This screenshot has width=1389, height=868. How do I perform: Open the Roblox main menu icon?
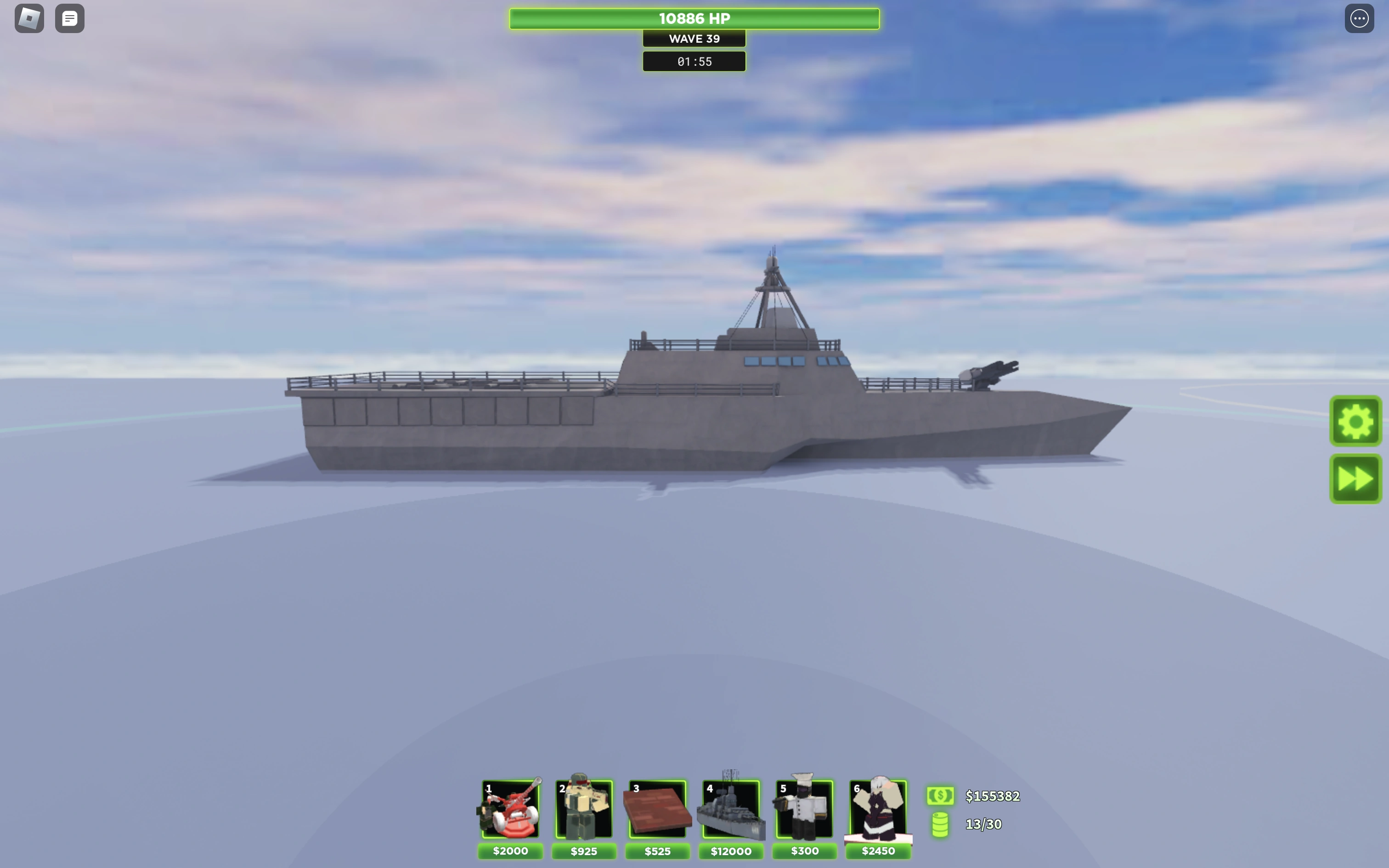(28, 18)
